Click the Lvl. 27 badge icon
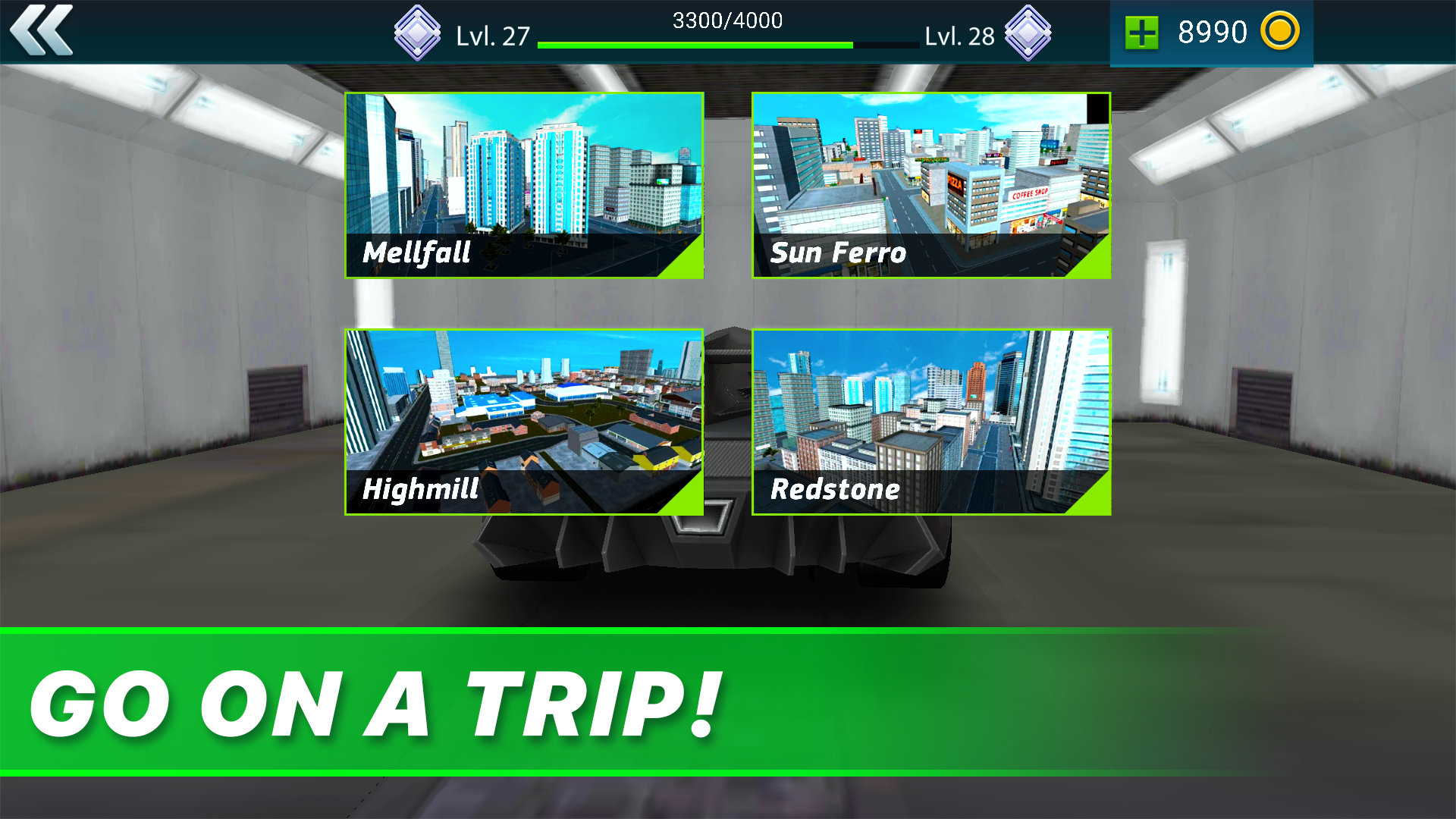The image size is (1456, 819). [x=417, y=32]
